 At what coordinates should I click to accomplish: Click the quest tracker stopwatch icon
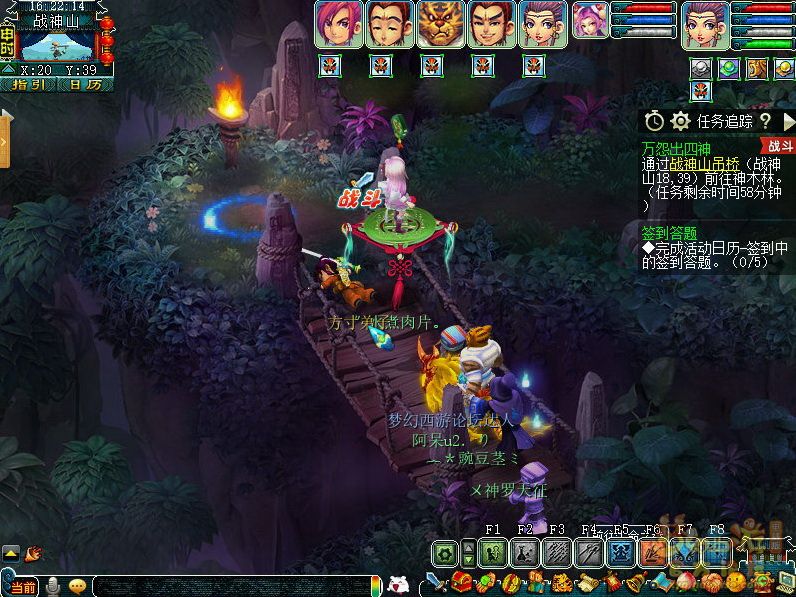(x=654, y=121)
